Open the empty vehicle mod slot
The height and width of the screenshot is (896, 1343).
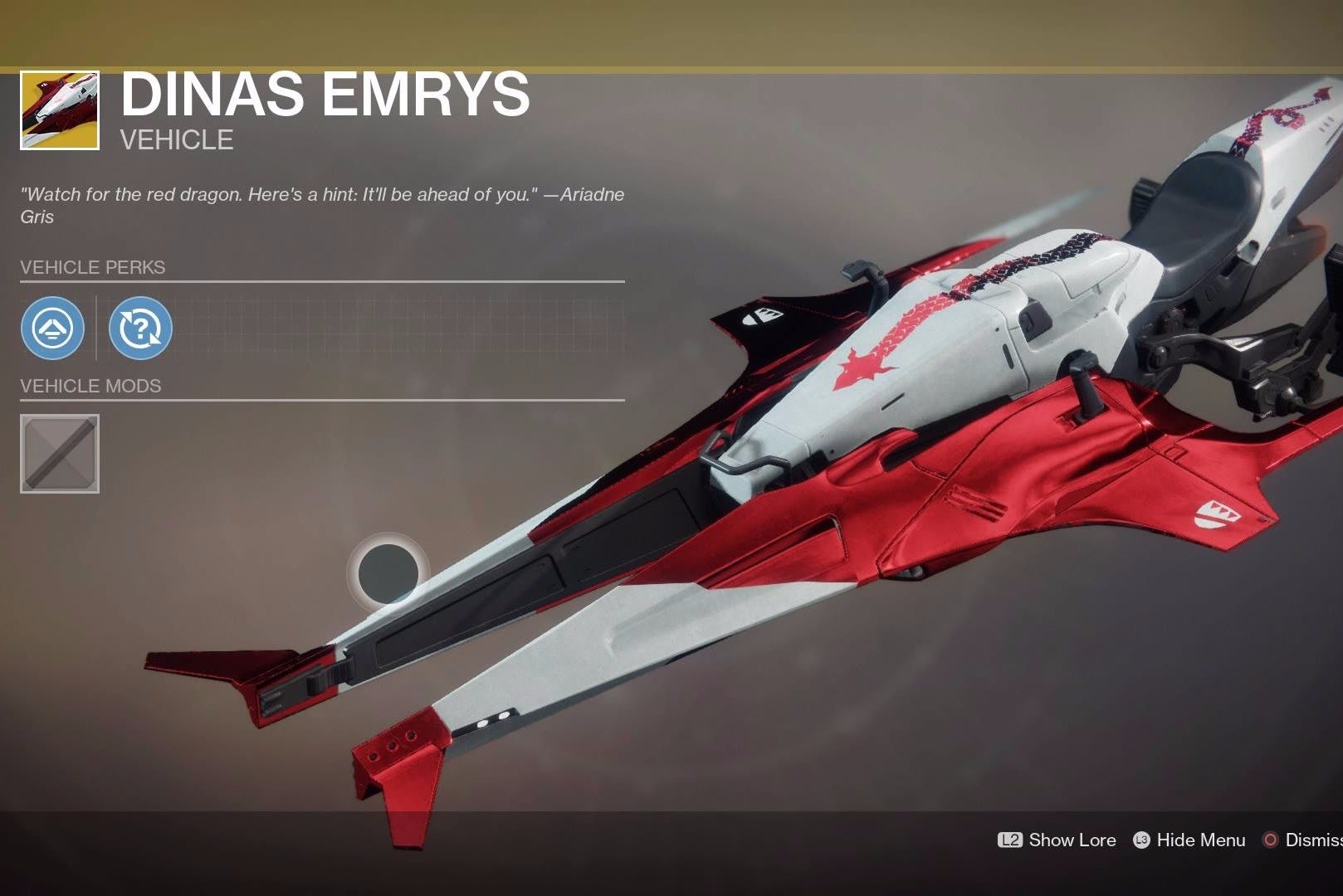coord(60,452)
